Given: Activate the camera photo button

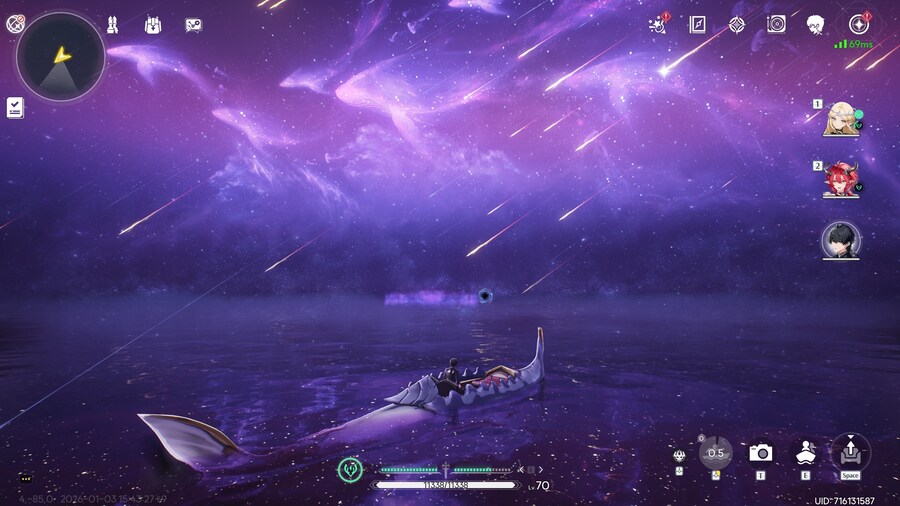Looking at the screenshot, I should pyautogui.click(x=760, y=453).
